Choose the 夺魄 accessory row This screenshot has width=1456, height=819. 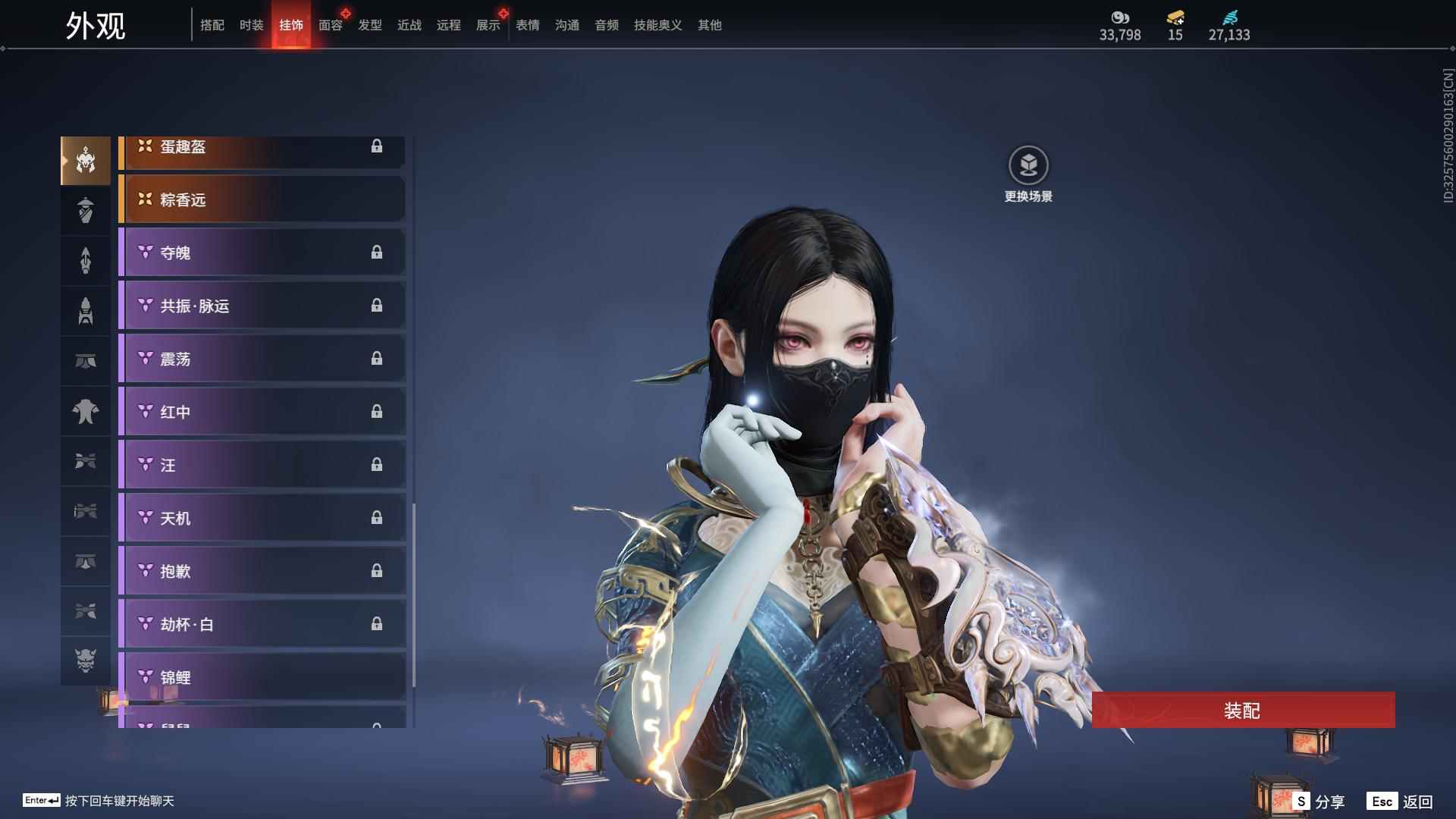(262, 253)
